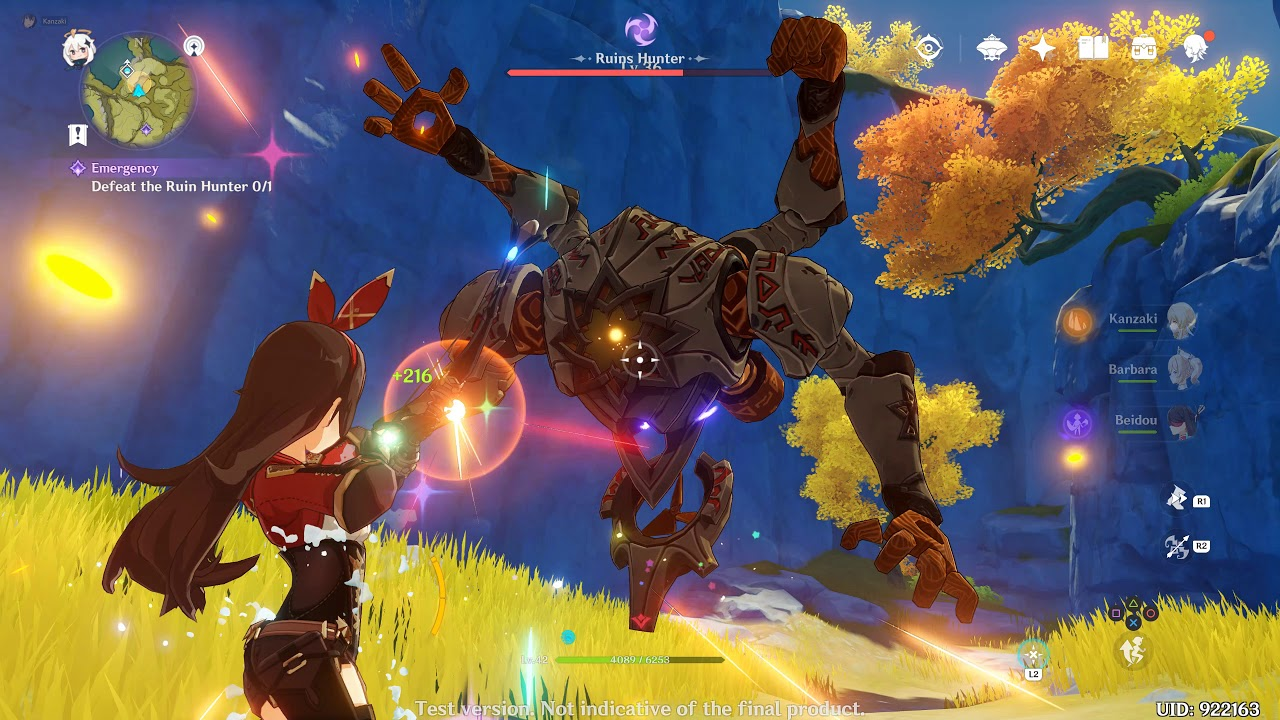Image resolution: width=1280 pixels, height=720 pixels.
Task: Switch to party member Barbara
Action: (x=1183, y=370)
